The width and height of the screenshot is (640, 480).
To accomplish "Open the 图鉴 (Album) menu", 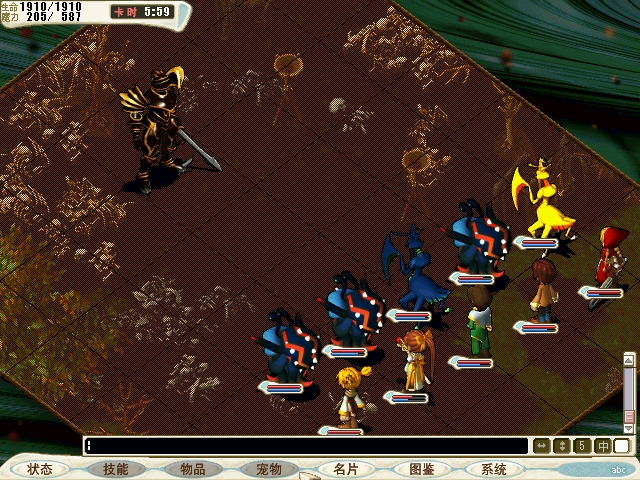I will [x=421, y=469].
